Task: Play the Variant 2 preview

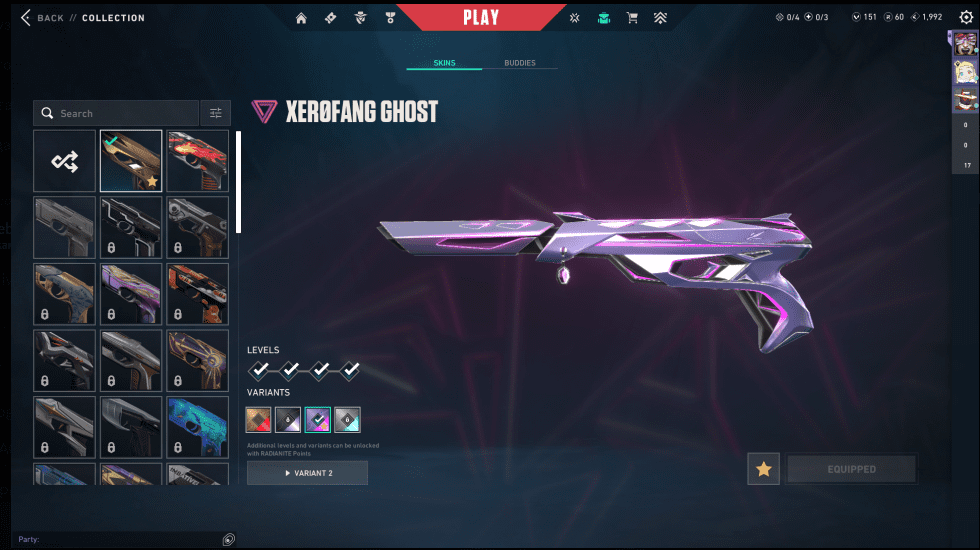Action: (x=307, y=473)
